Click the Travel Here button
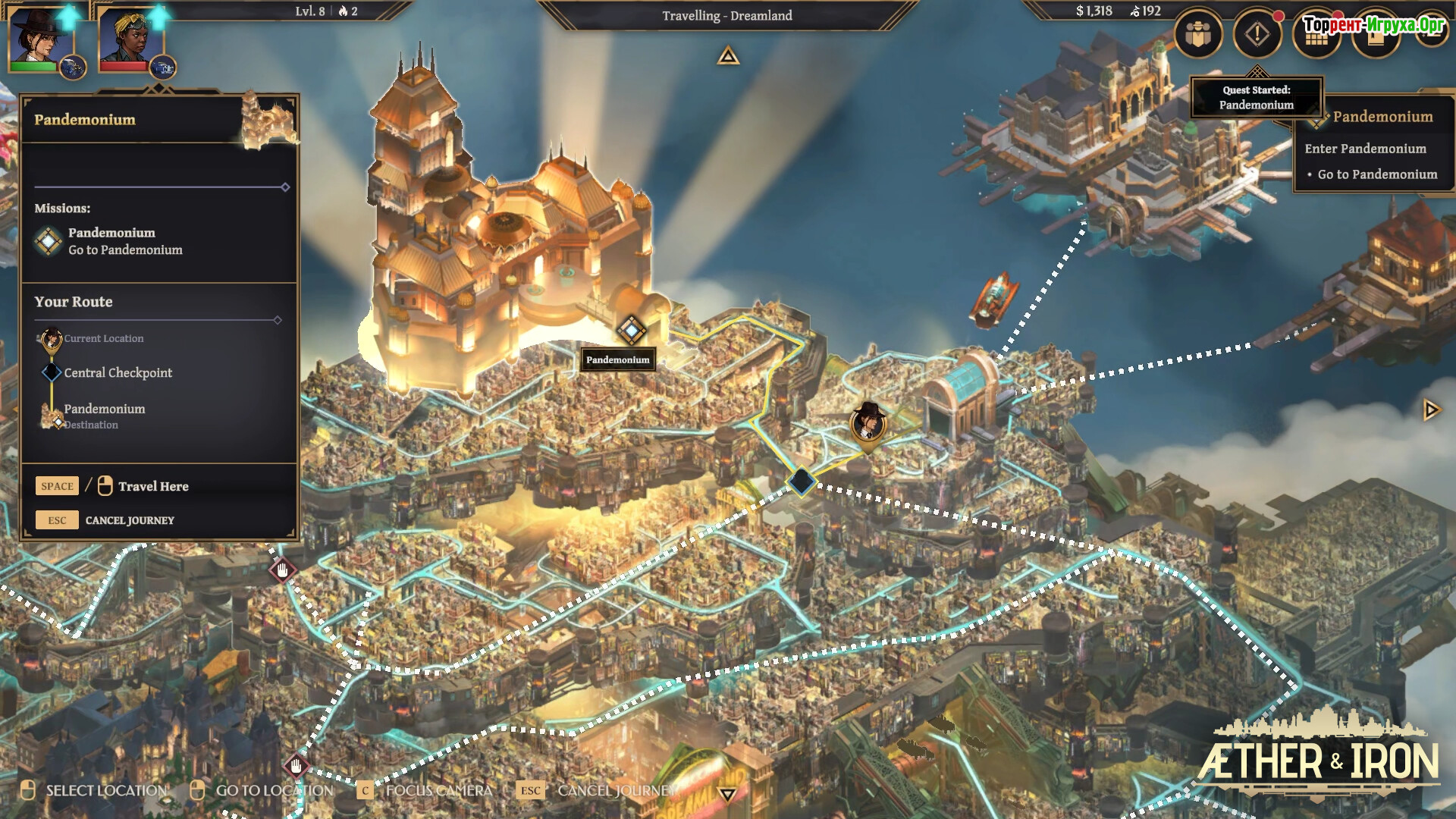Screen dimensions: 1456x819 (152, 486)
